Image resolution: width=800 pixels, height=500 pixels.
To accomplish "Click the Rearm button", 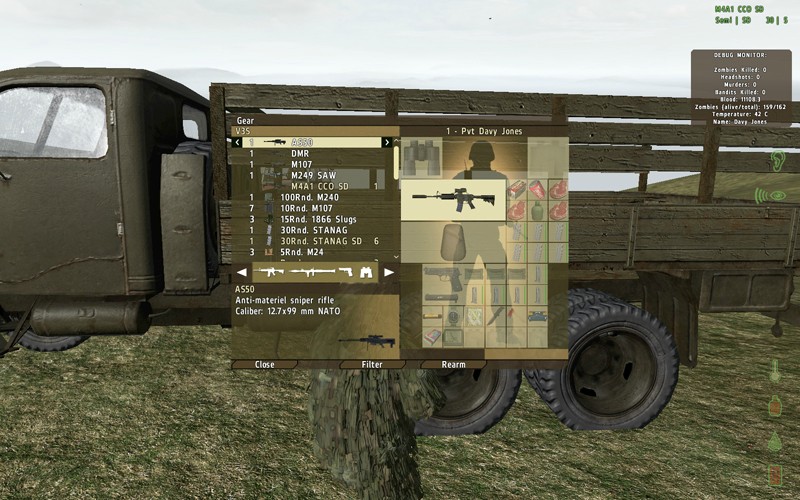I will 453,365.
